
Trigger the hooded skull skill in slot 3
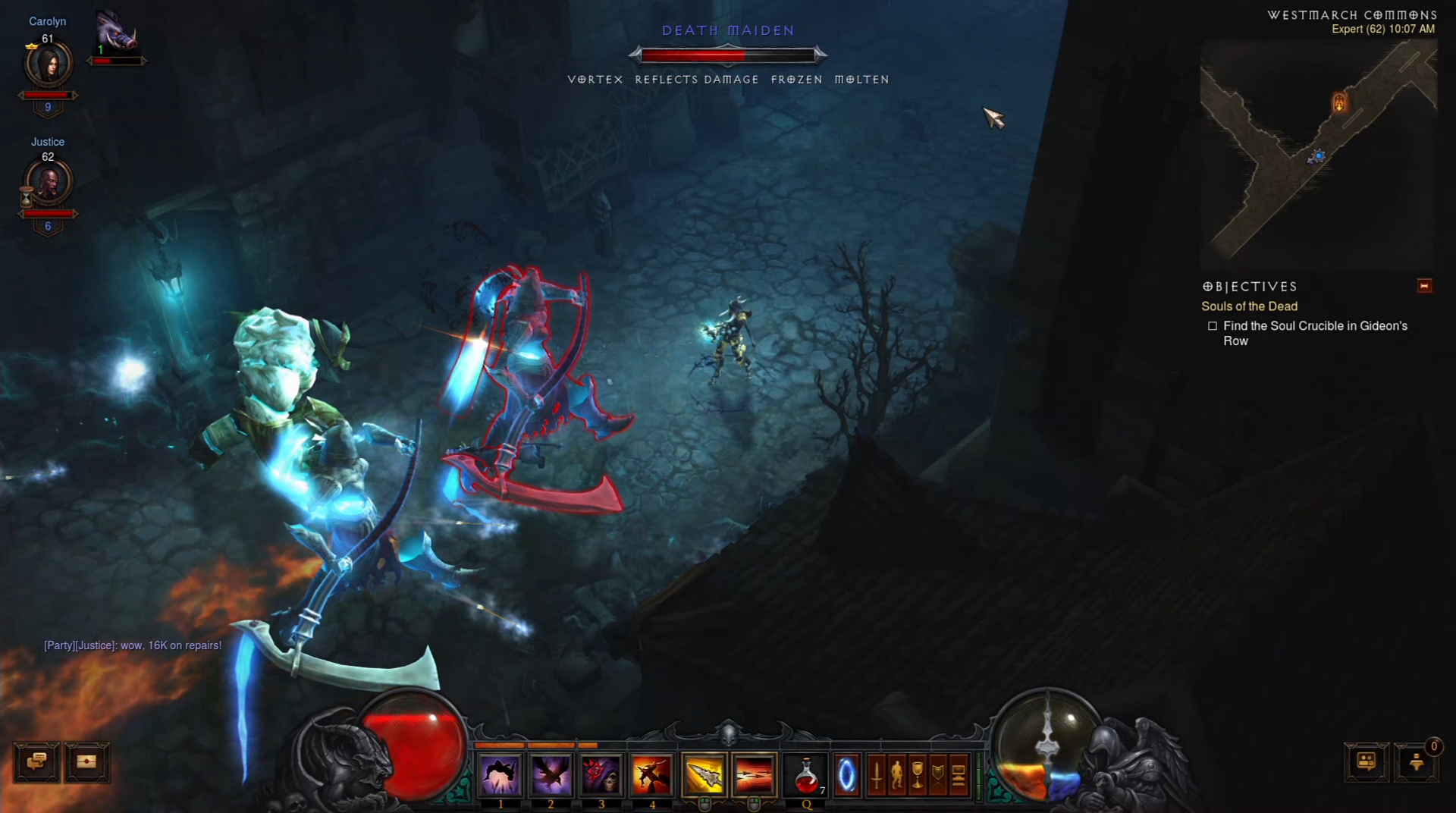coord(601,775)
